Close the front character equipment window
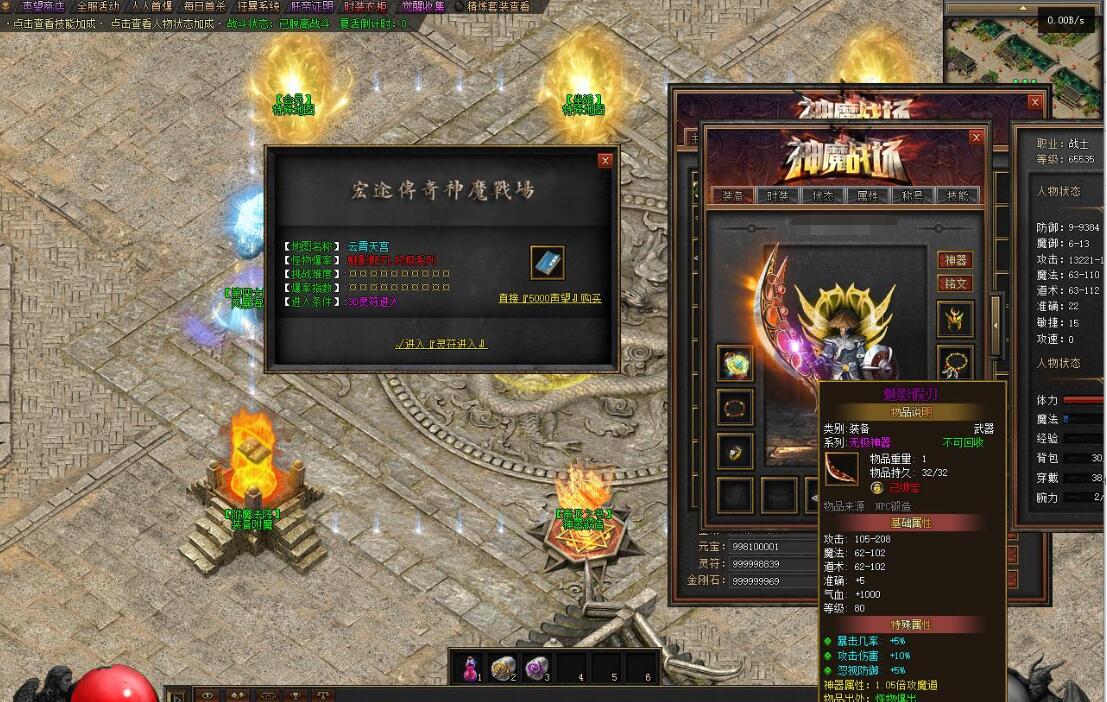 pos(977,137)
